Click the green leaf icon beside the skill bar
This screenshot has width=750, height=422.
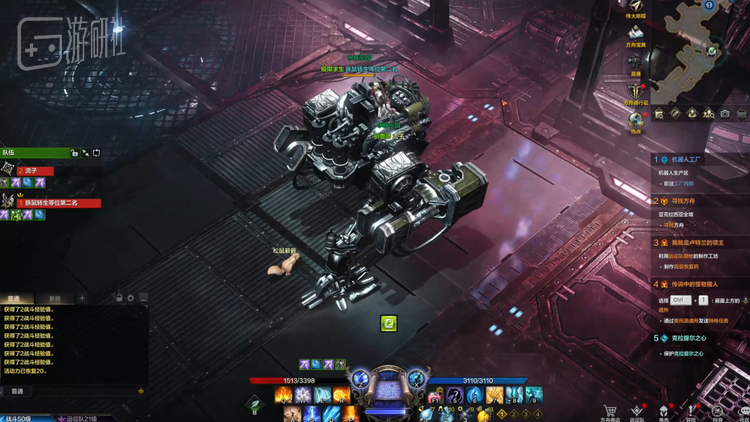(255, 404)
